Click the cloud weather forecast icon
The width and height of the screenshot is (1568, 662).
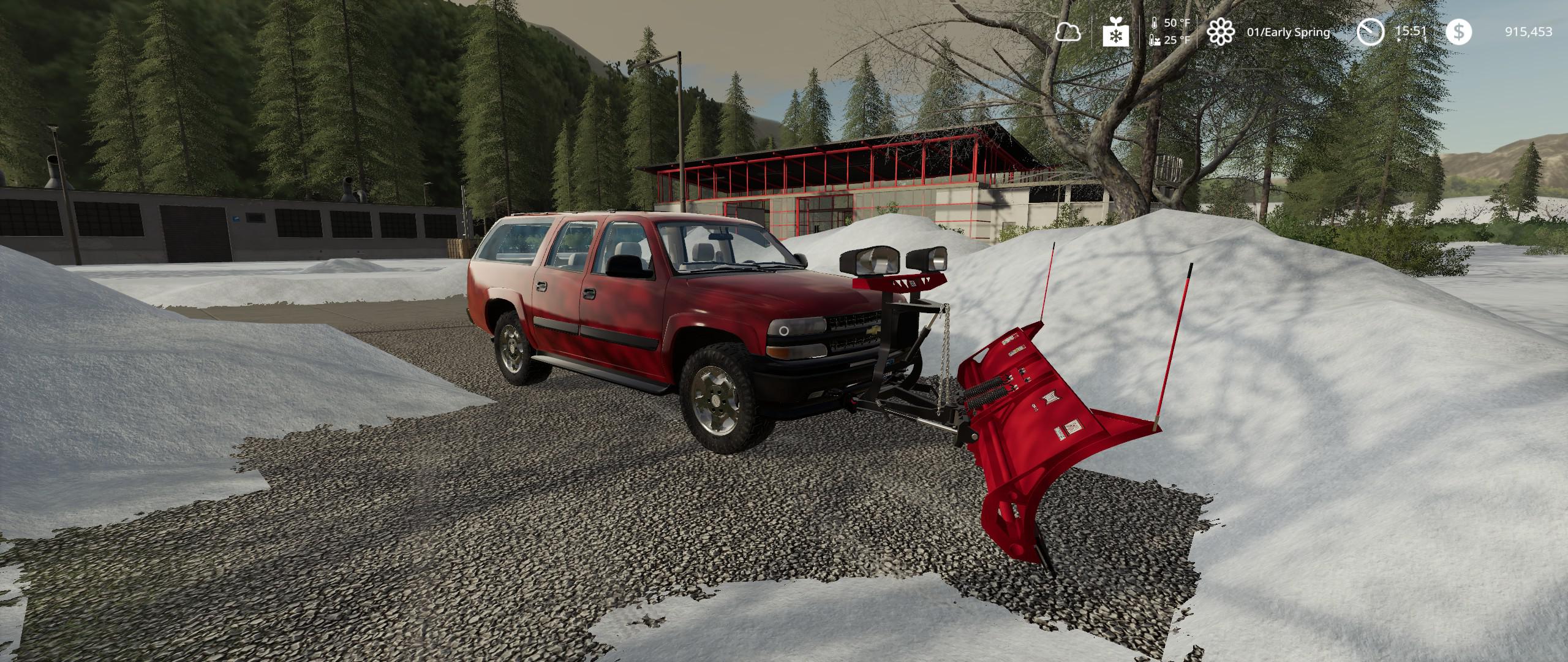pos(1068,32)
